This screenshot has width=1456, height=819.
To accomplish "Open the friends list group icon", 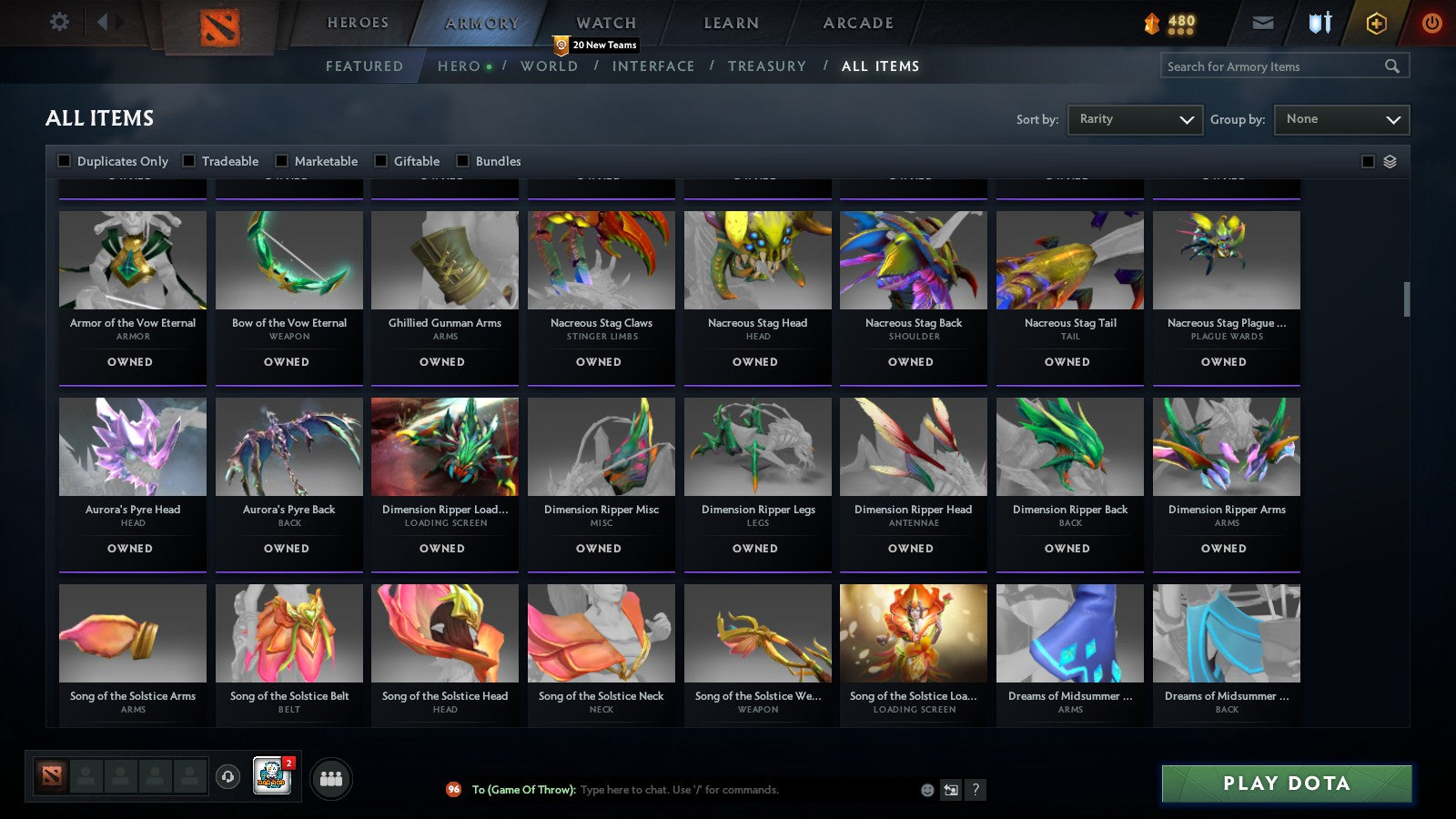I will [x=333, y=778].
